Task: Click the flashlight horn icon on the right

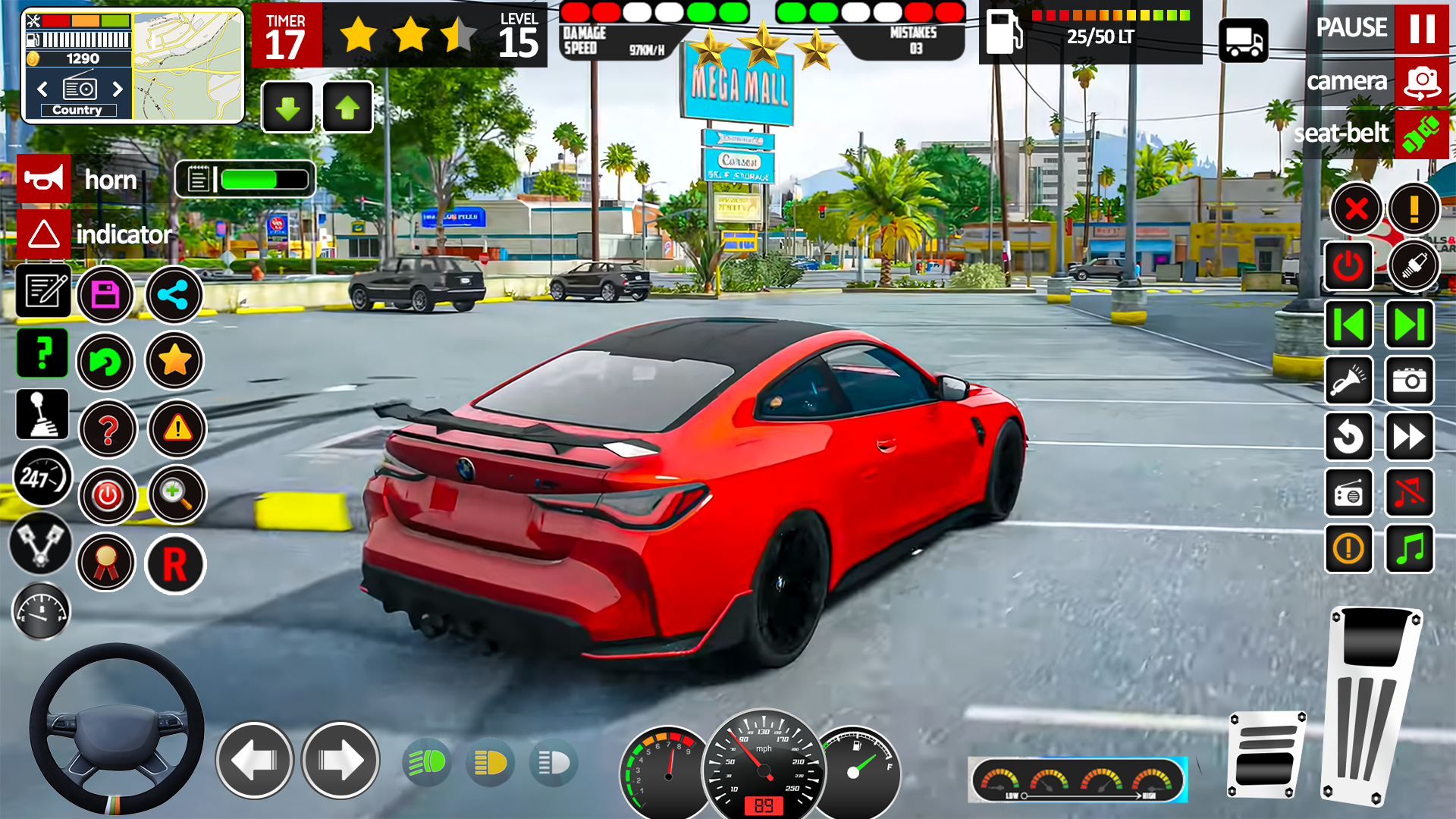Action: point(1350,381)
